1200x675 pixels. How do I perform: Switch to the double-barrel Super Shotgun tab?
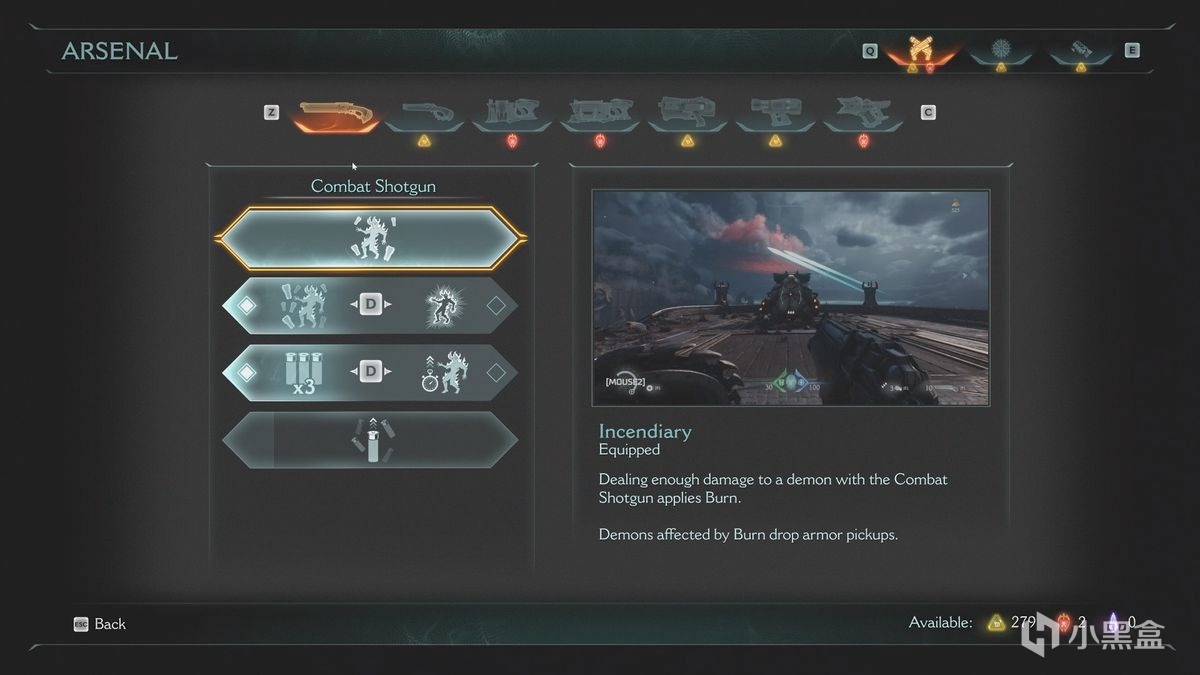[x=425, y=115]
